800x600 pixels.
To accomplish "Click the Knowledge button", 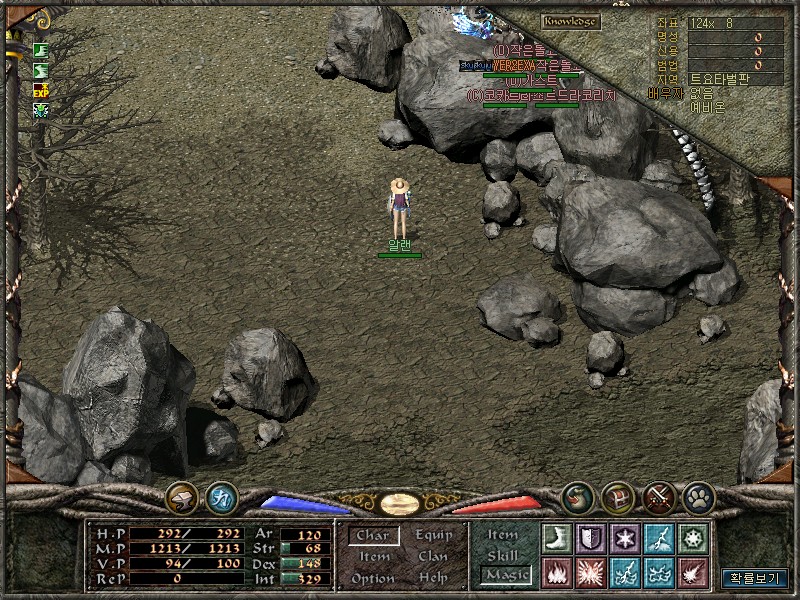I will [x=570, y=21].
